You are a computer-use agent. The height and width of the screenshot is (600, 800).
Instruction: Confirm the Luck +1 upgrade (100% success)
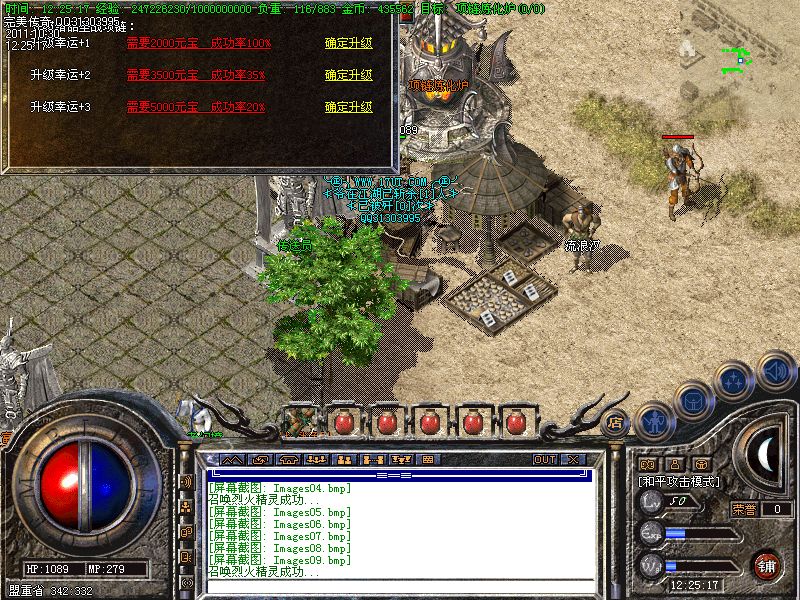(348, 43)
